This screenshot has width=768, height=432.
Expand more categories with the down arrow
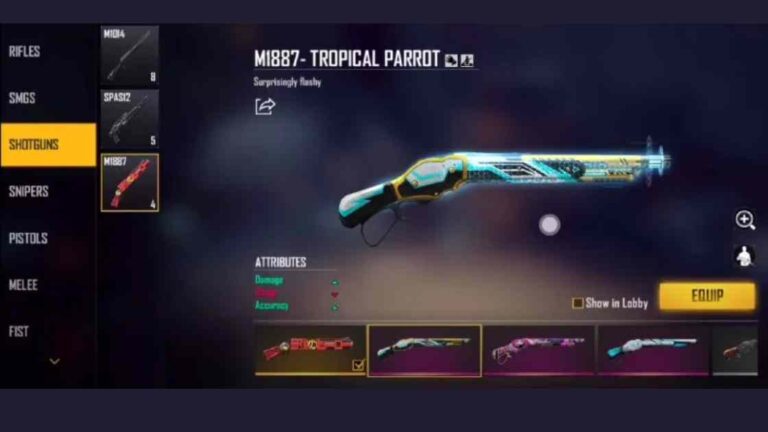[54, 361]
